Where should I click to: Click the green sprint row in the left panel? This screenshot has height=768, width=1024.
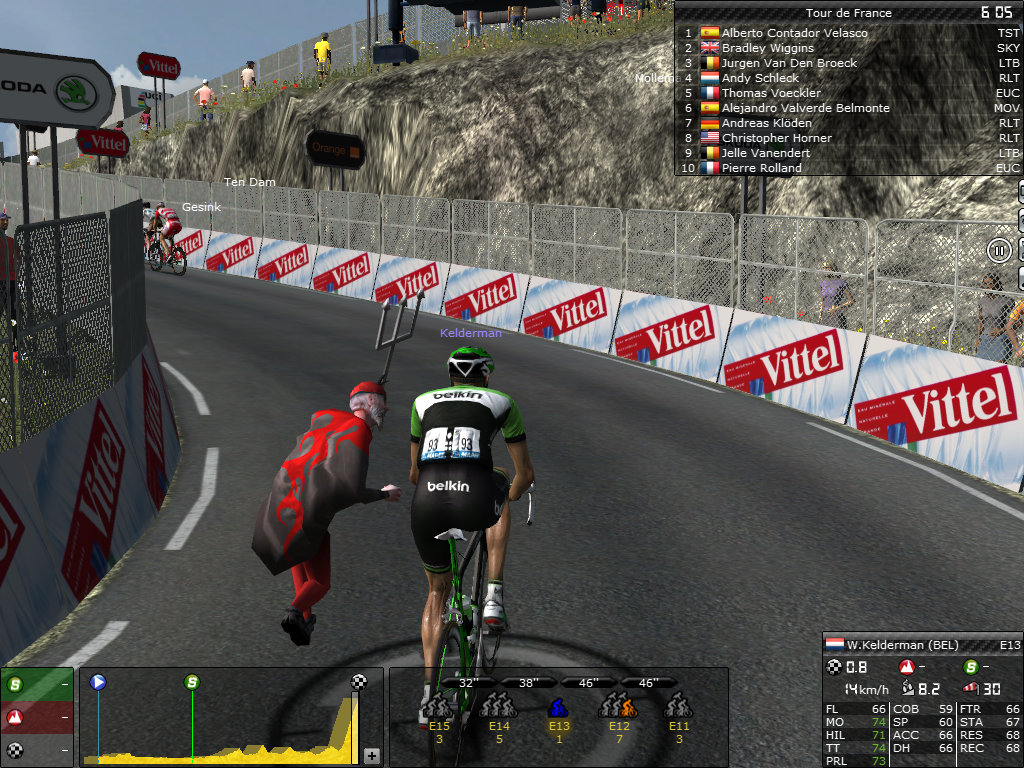(37, 685)
